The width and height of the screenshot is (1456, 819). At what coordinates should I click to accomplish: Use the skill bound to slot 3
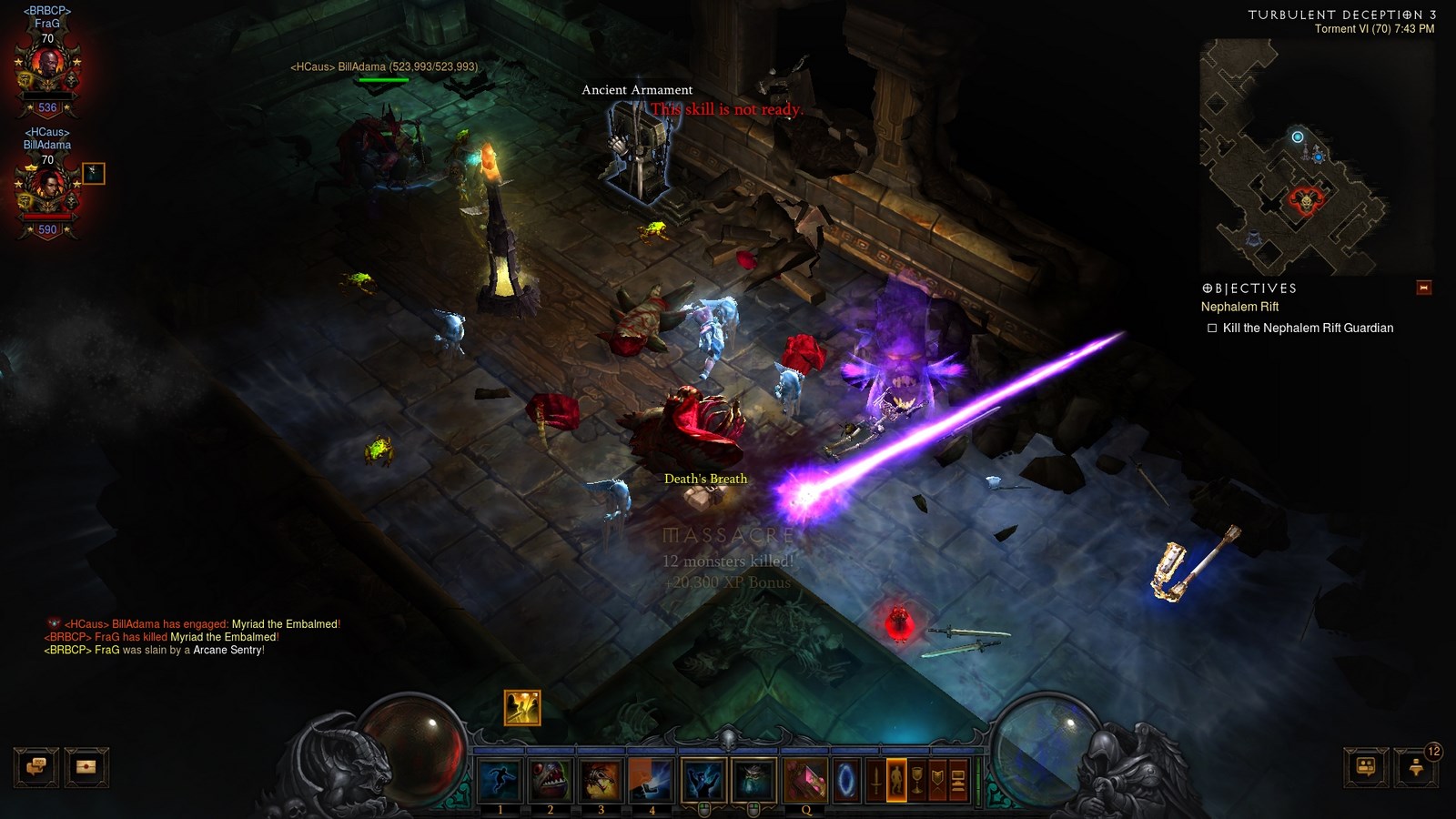click(601, 780)
